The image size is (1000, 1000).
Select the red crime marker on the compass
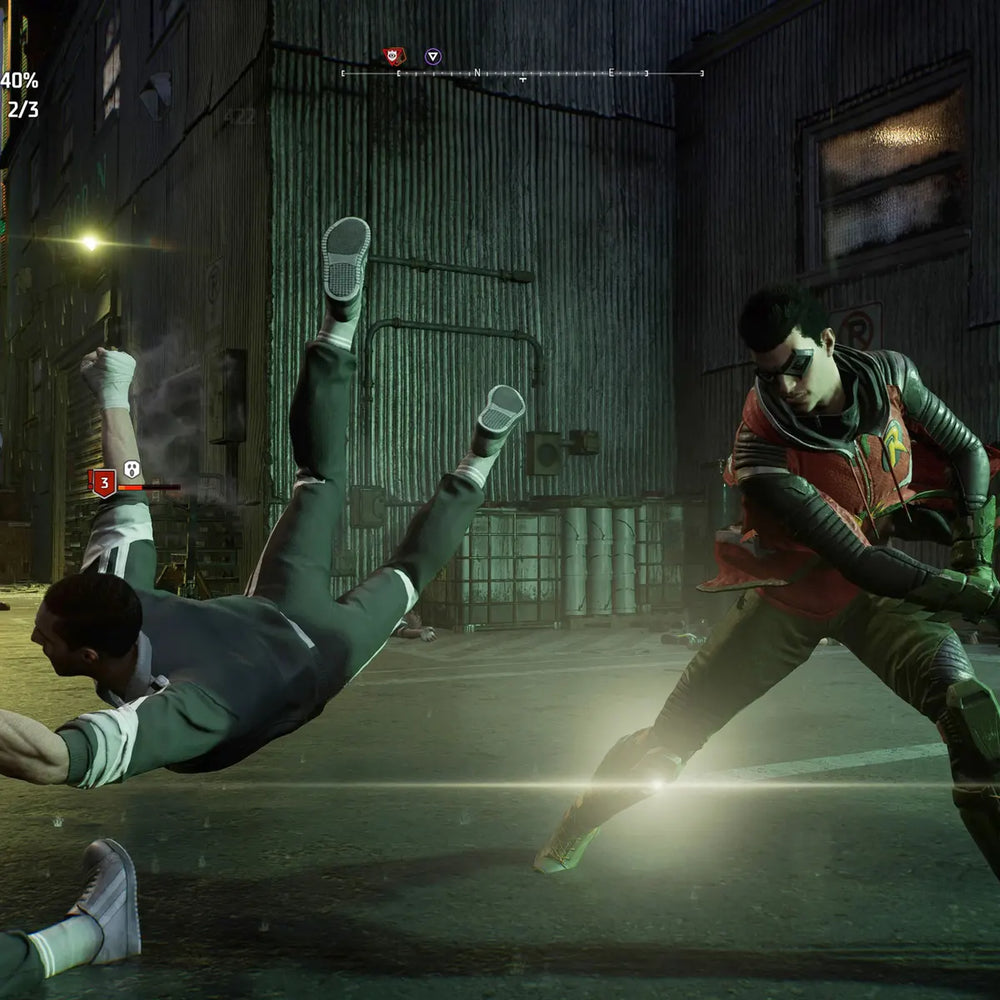(394, 57)
